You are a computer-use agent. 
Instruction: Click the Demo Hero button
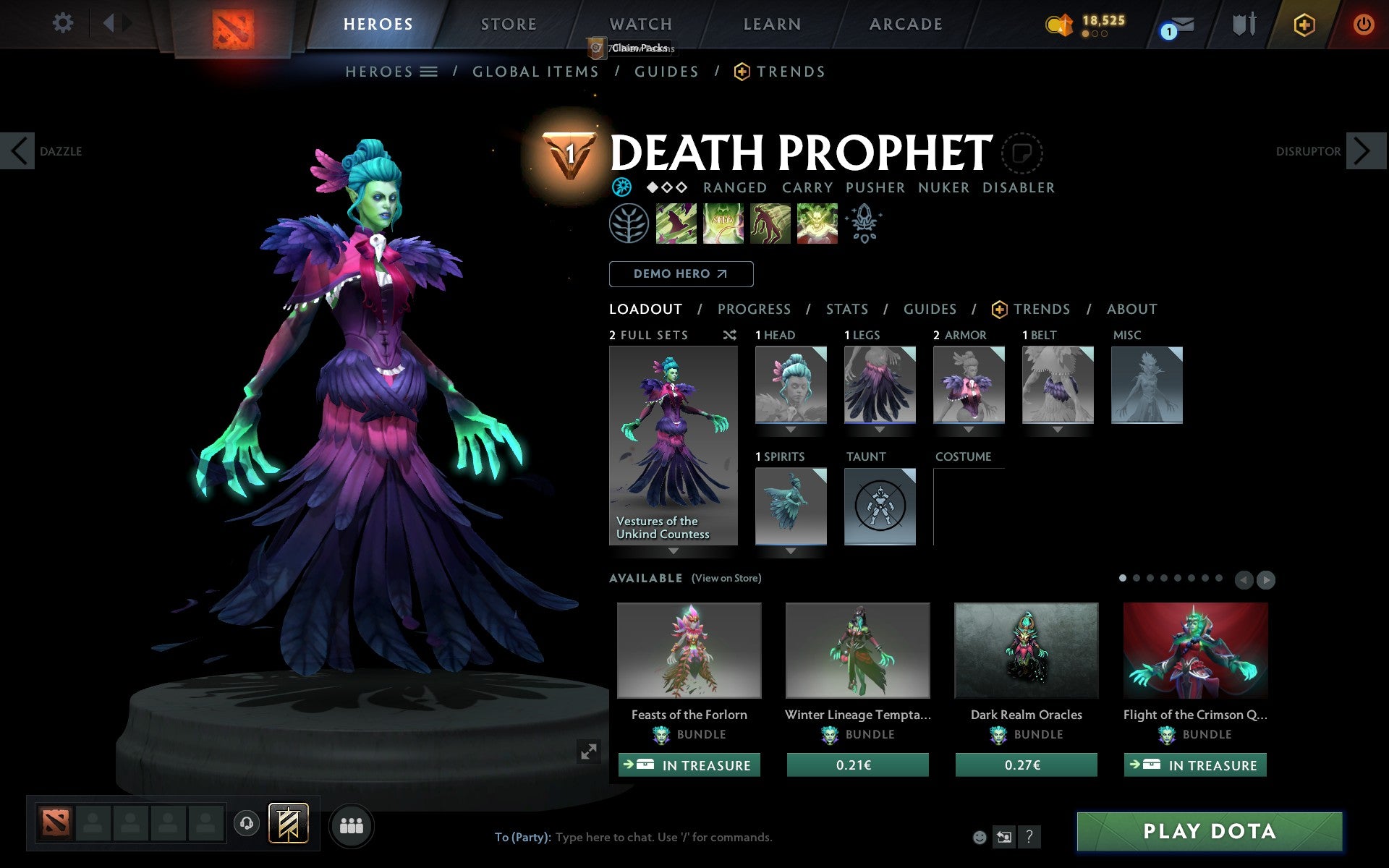click(x=681, y=274)
